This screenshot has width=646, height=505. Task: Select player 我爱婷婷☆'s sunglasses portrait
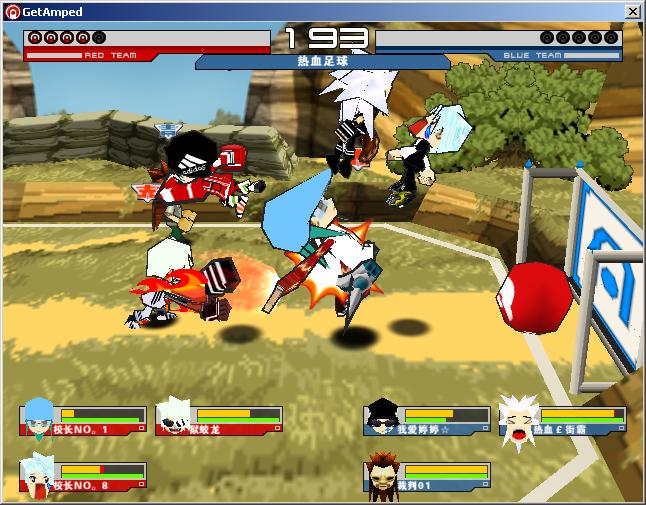tap(382, 417)
